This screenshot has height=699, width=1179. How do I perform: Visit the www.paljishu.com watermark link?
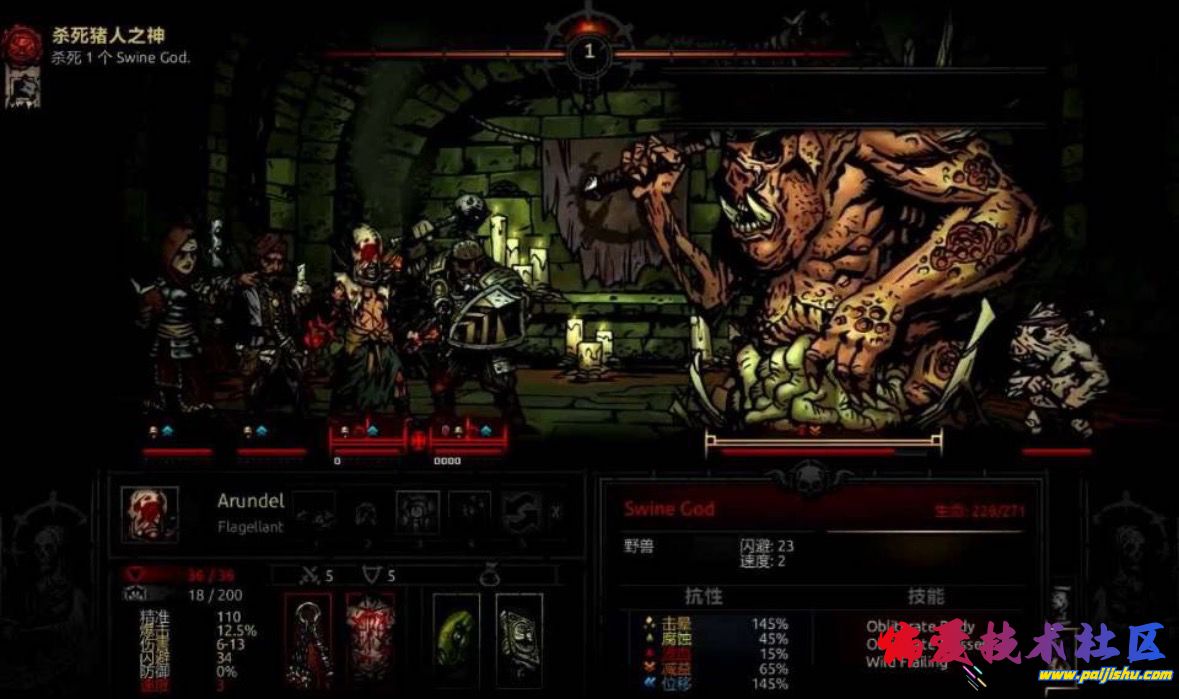point(1100,674)
